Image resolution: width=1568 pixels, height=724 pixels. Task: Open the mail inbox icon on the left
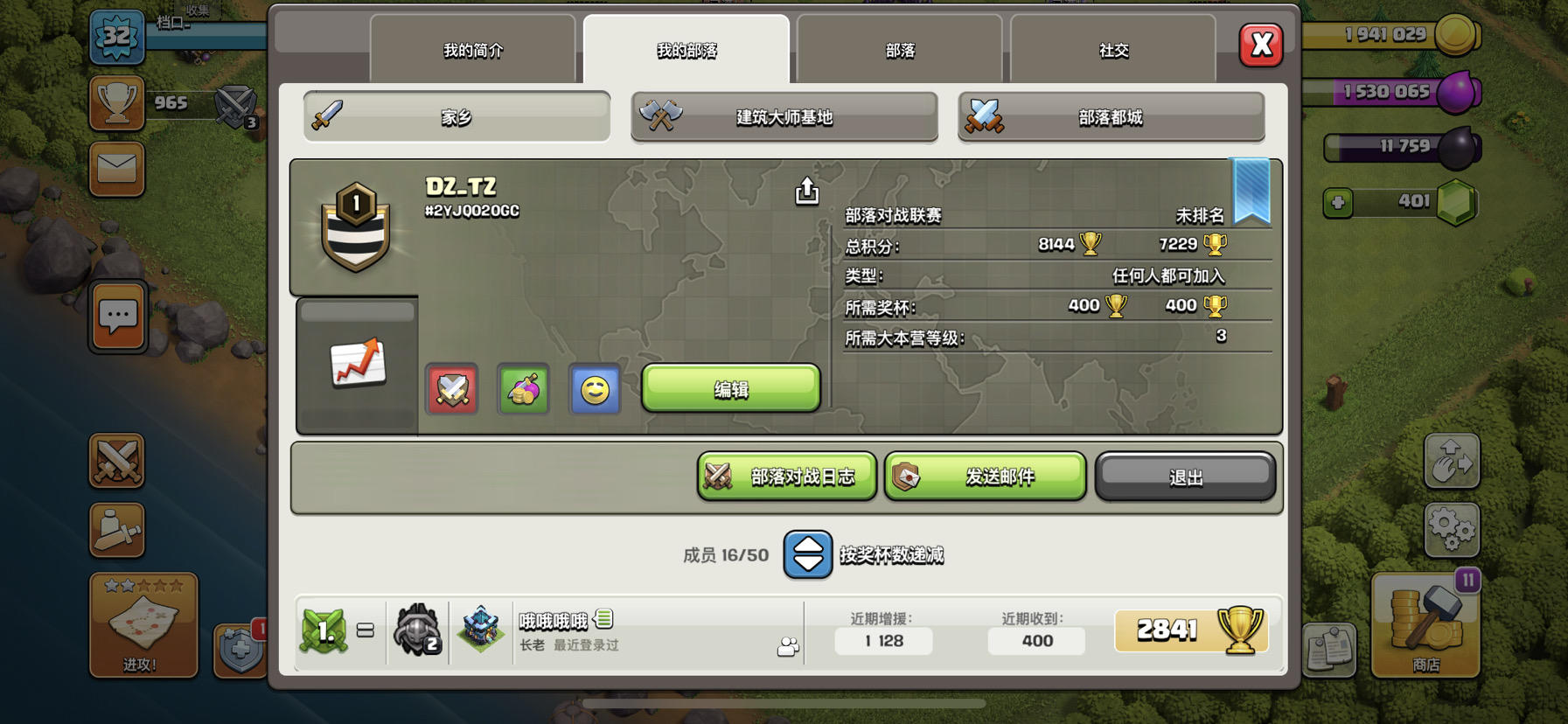click(117, 169)
